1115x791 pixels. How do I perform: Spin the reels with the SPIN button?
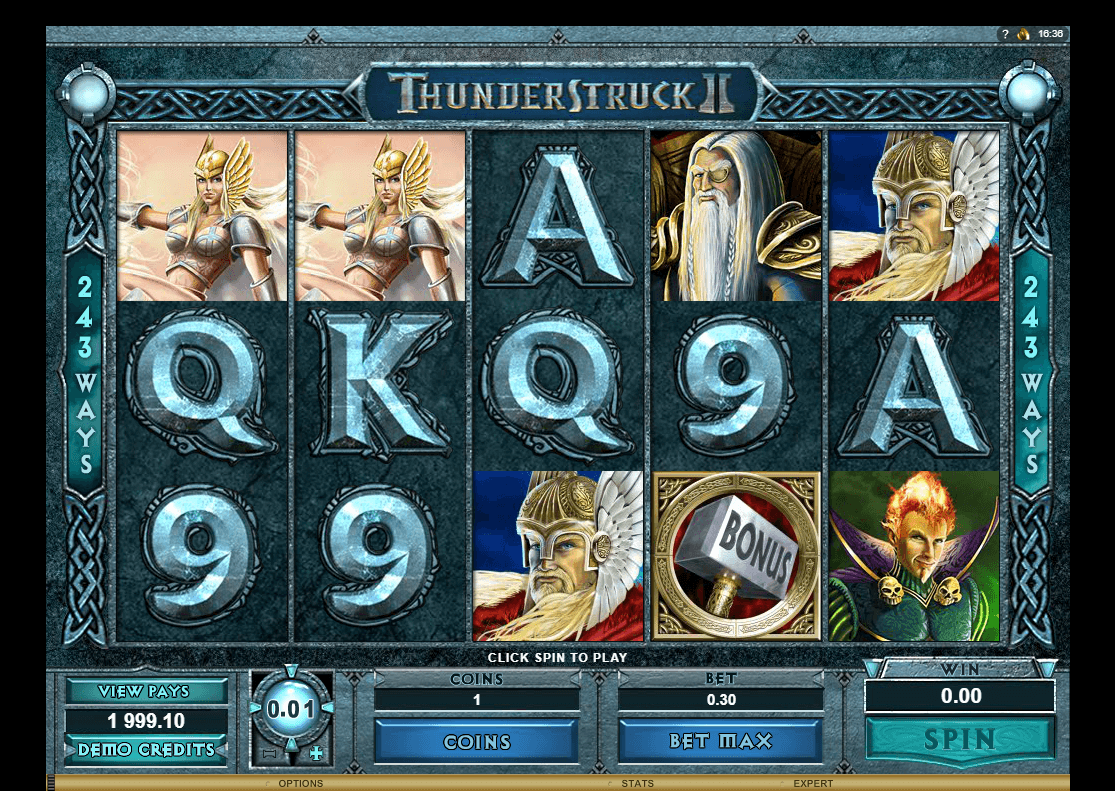pyautogui.click(x=959, y=740)
